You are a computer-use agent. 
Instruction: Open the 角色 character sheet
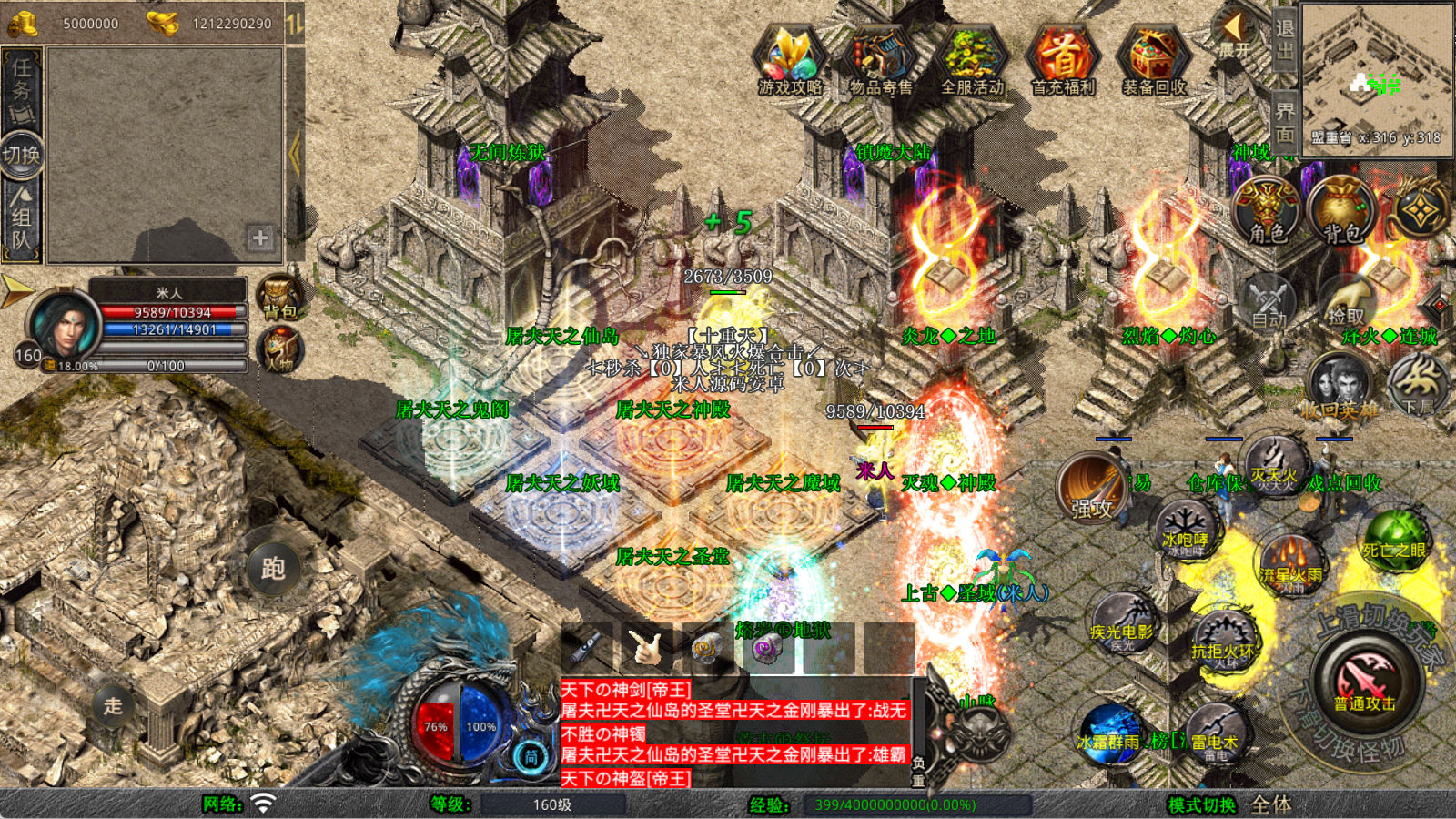point(1267,210)
